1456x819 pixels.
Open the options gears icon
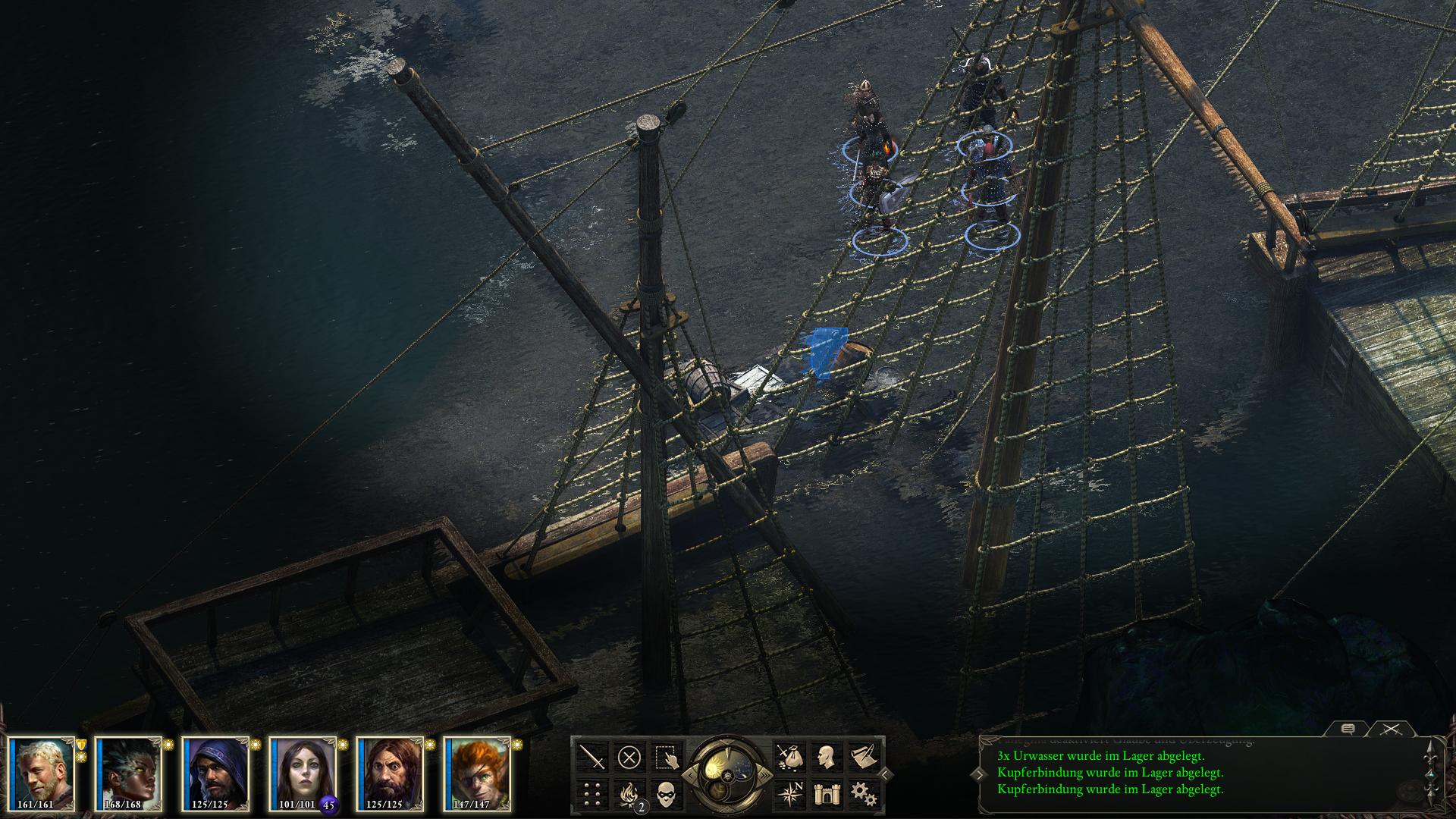[862, 793]
